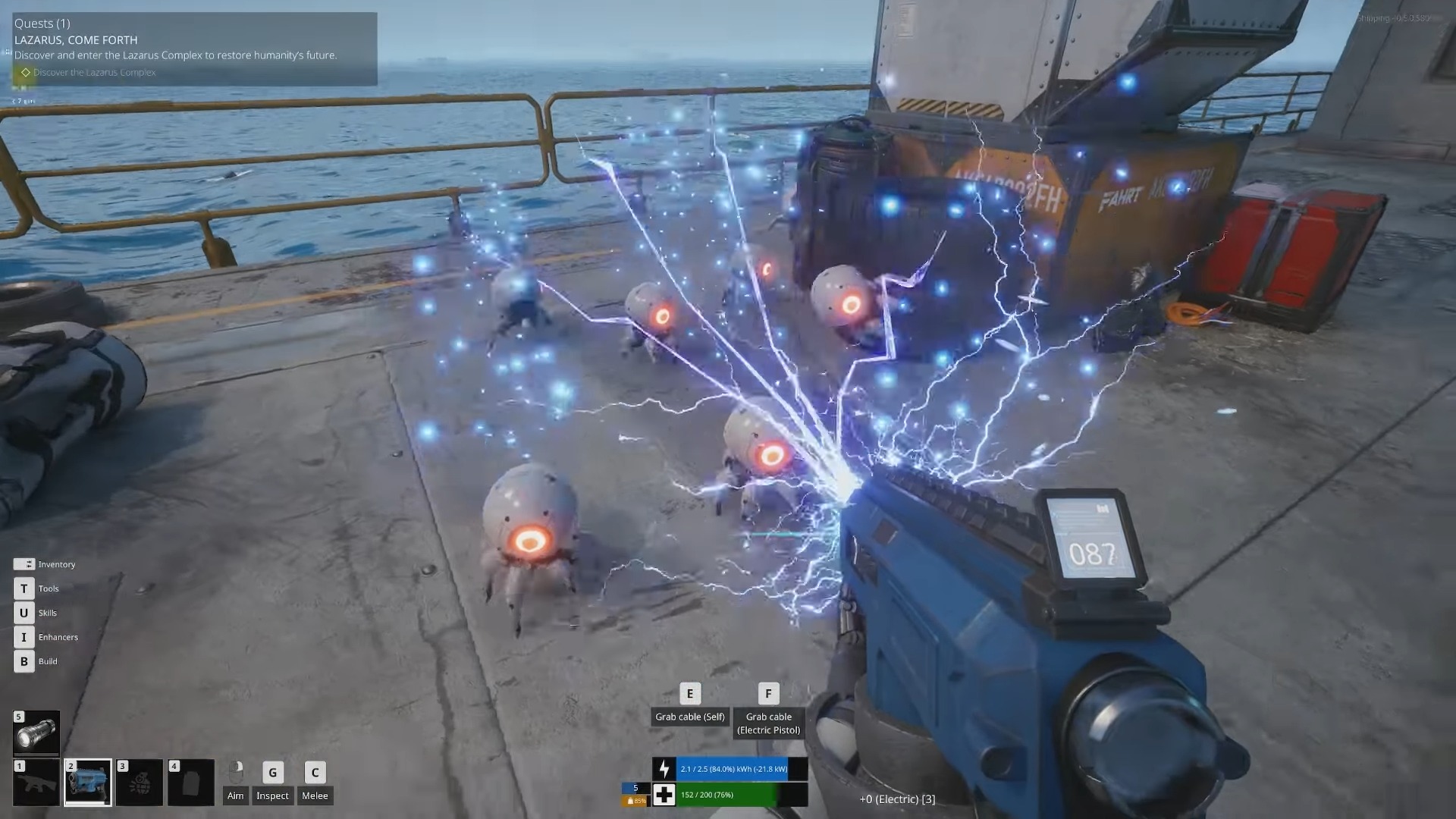This screenshot has width=1456, height=819.
Task: Choose the rifle silhouette slot numbered 1
Action: click(36, 782)
